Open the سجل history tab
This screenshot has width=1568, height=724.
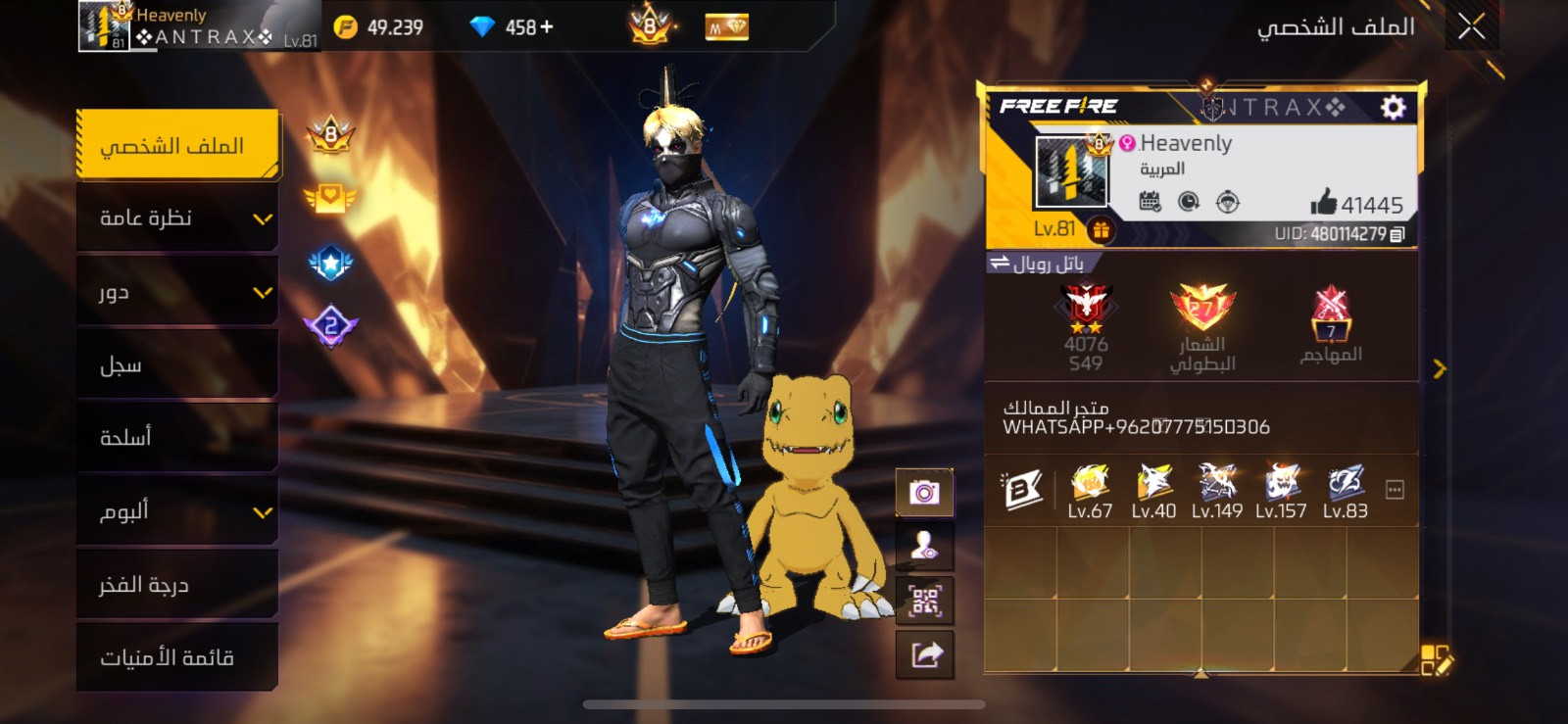pos(177,364)
